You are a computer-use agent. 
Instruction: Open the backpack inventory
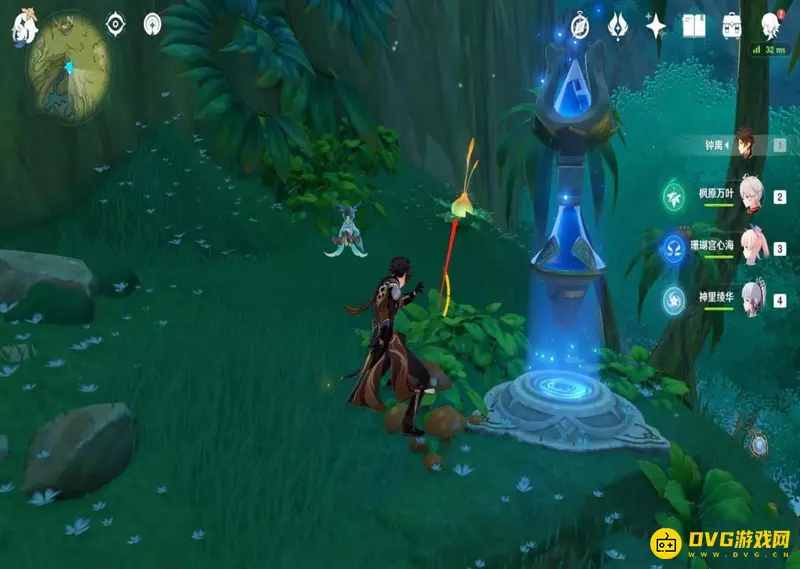(732, 26)
